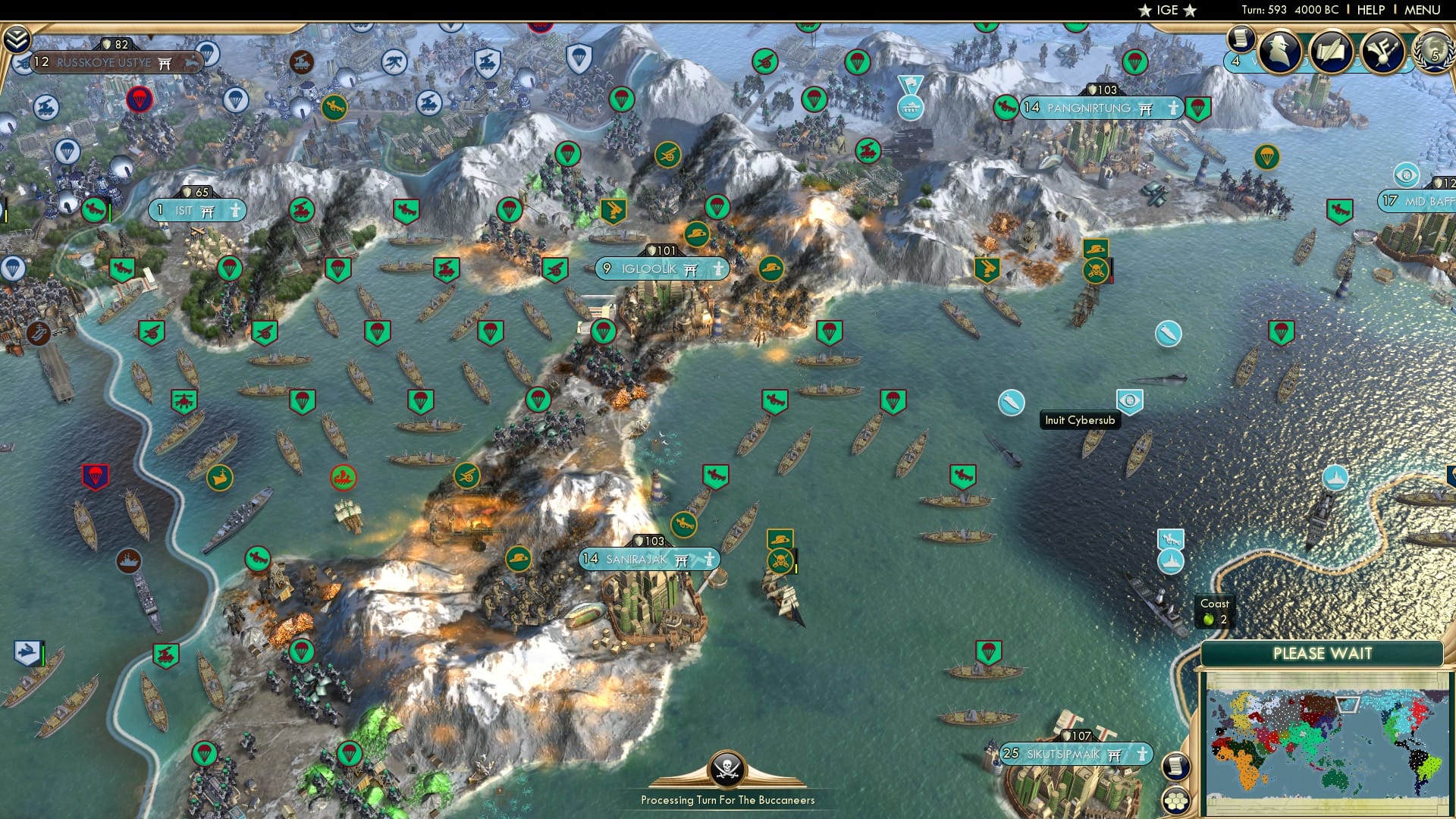The height and width of the screenshot is (819, 1456).
Task: Select the Russkoye Ustye city name
Action: click(102, 63)
